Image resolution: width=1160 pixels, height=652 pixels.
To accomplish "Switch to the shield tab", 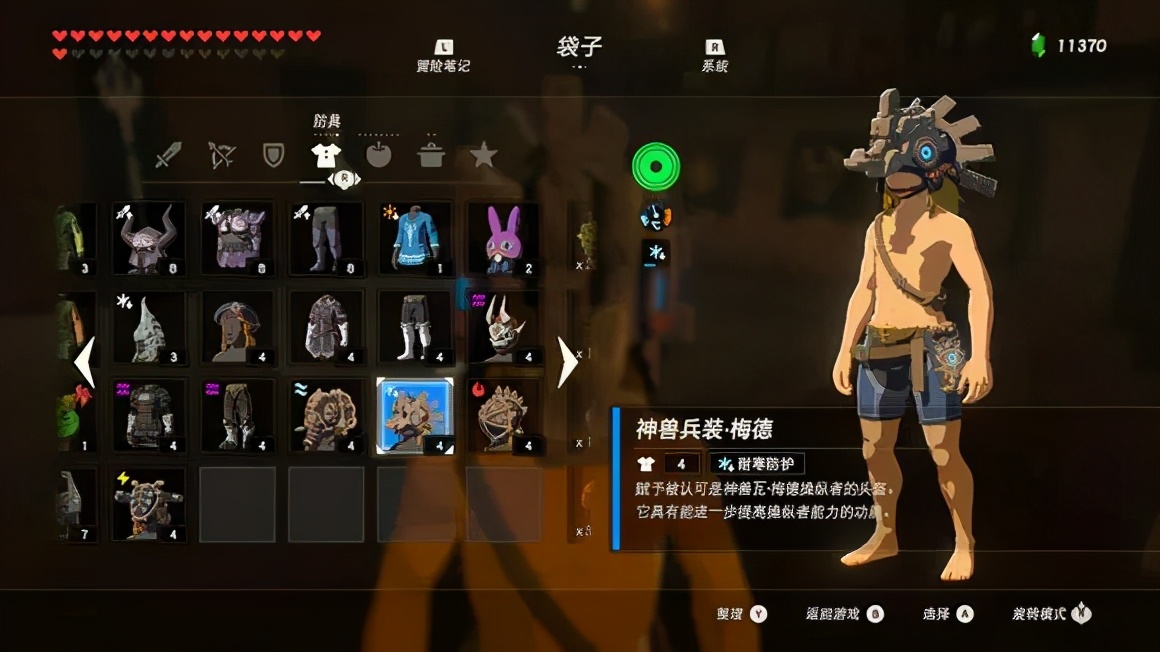I will click(273, 156).
